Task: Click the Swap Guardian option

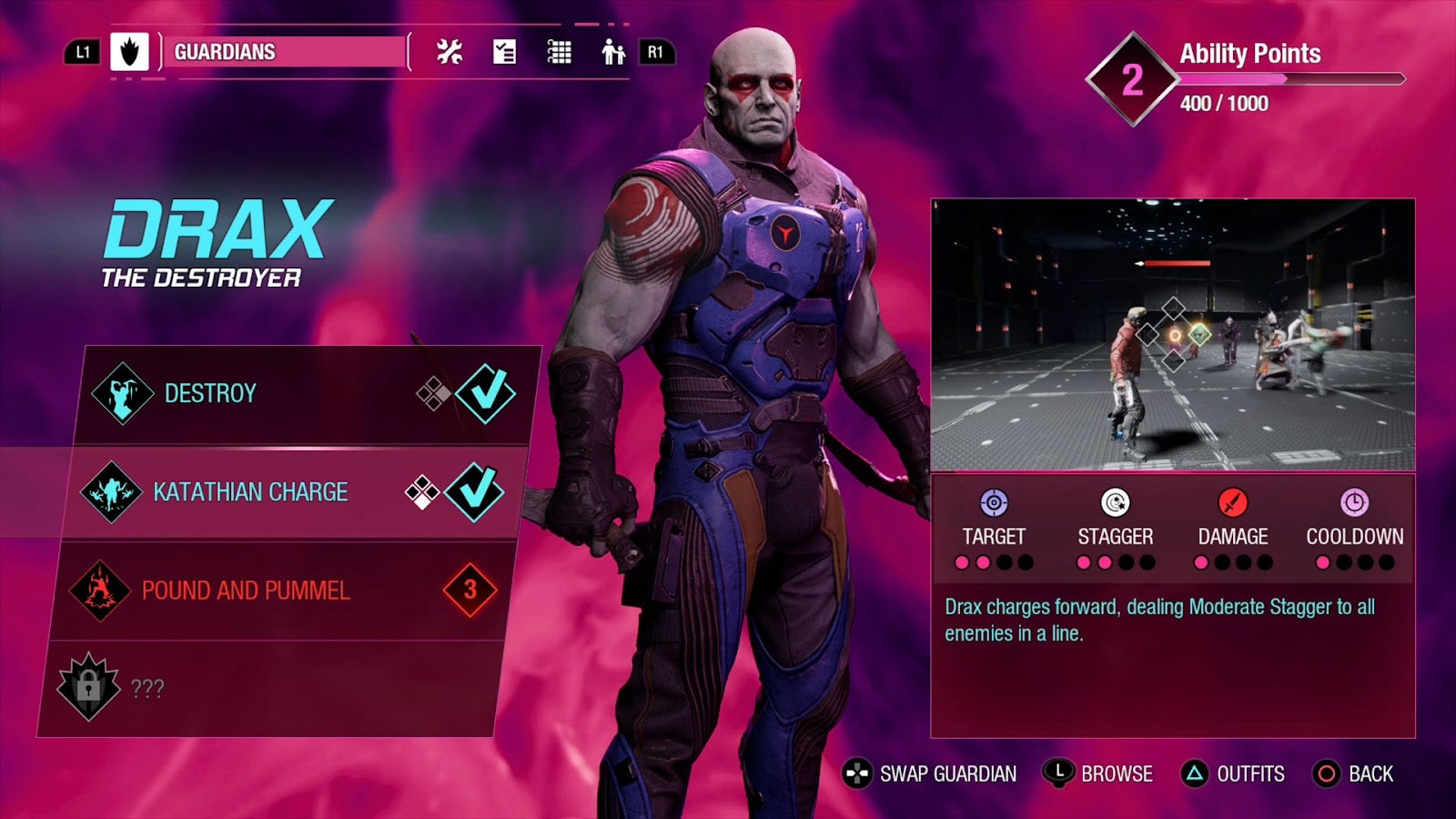Action: 930,773
